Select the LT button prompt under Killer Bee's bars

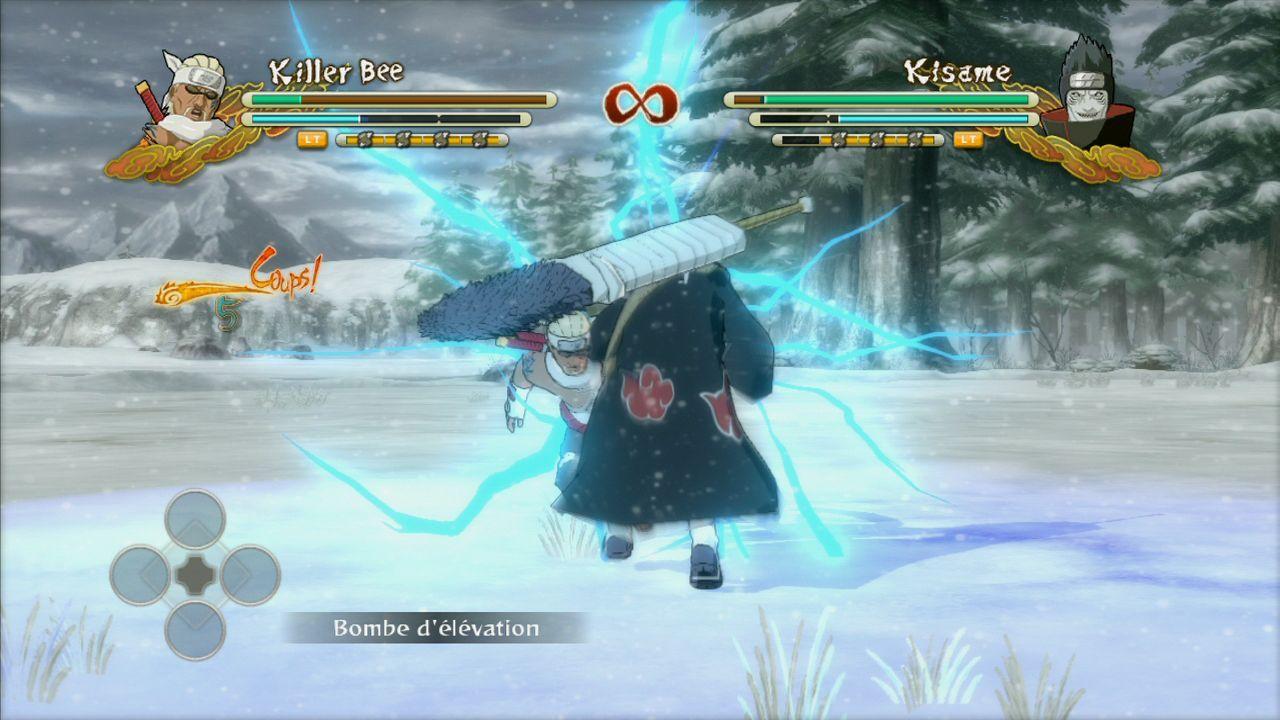[x=312, y=138]
